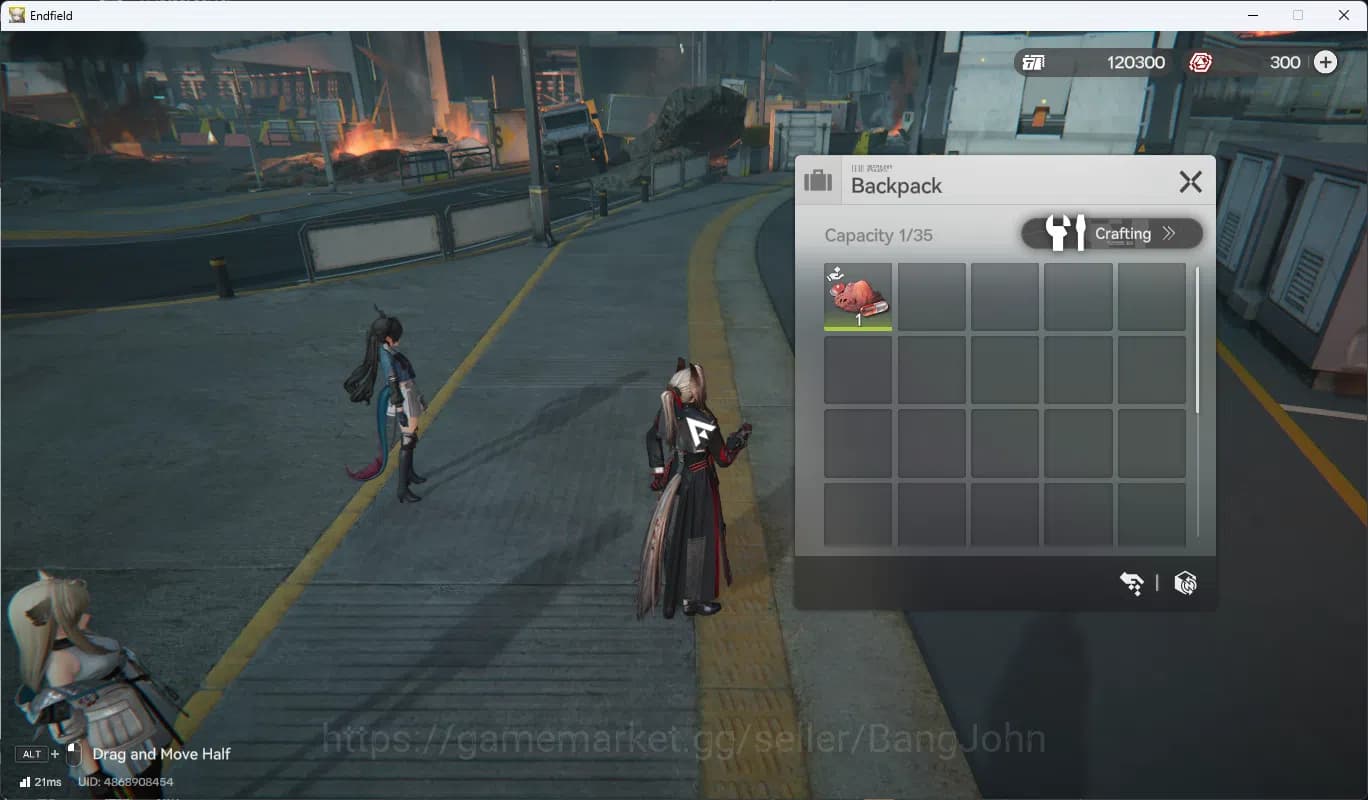1368x800 pixels.
Task: Click the Capacity 1/35 label
Action: 878,235
